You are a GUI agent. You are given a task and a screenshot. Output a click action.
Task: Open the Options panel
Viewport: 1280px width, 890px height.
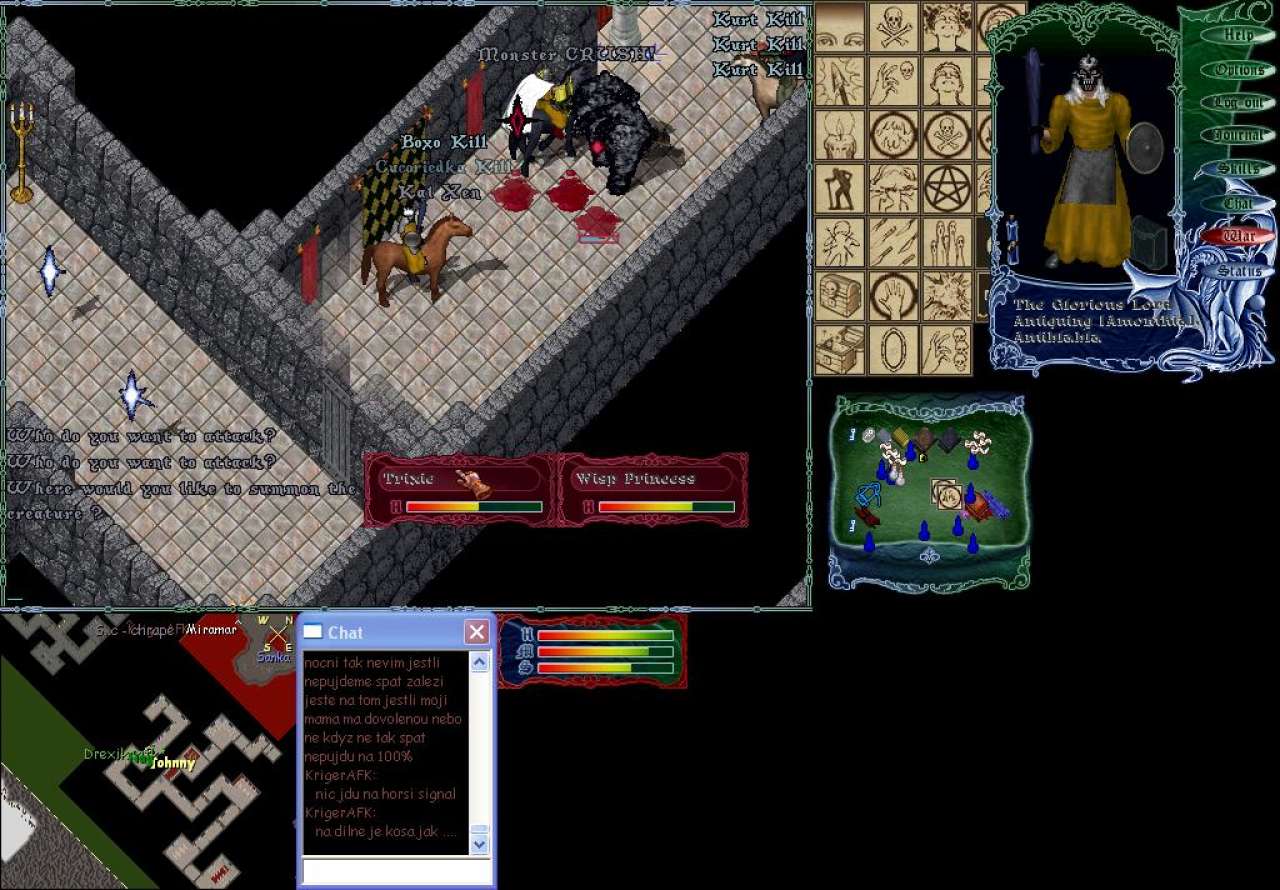pos(1238,70)
